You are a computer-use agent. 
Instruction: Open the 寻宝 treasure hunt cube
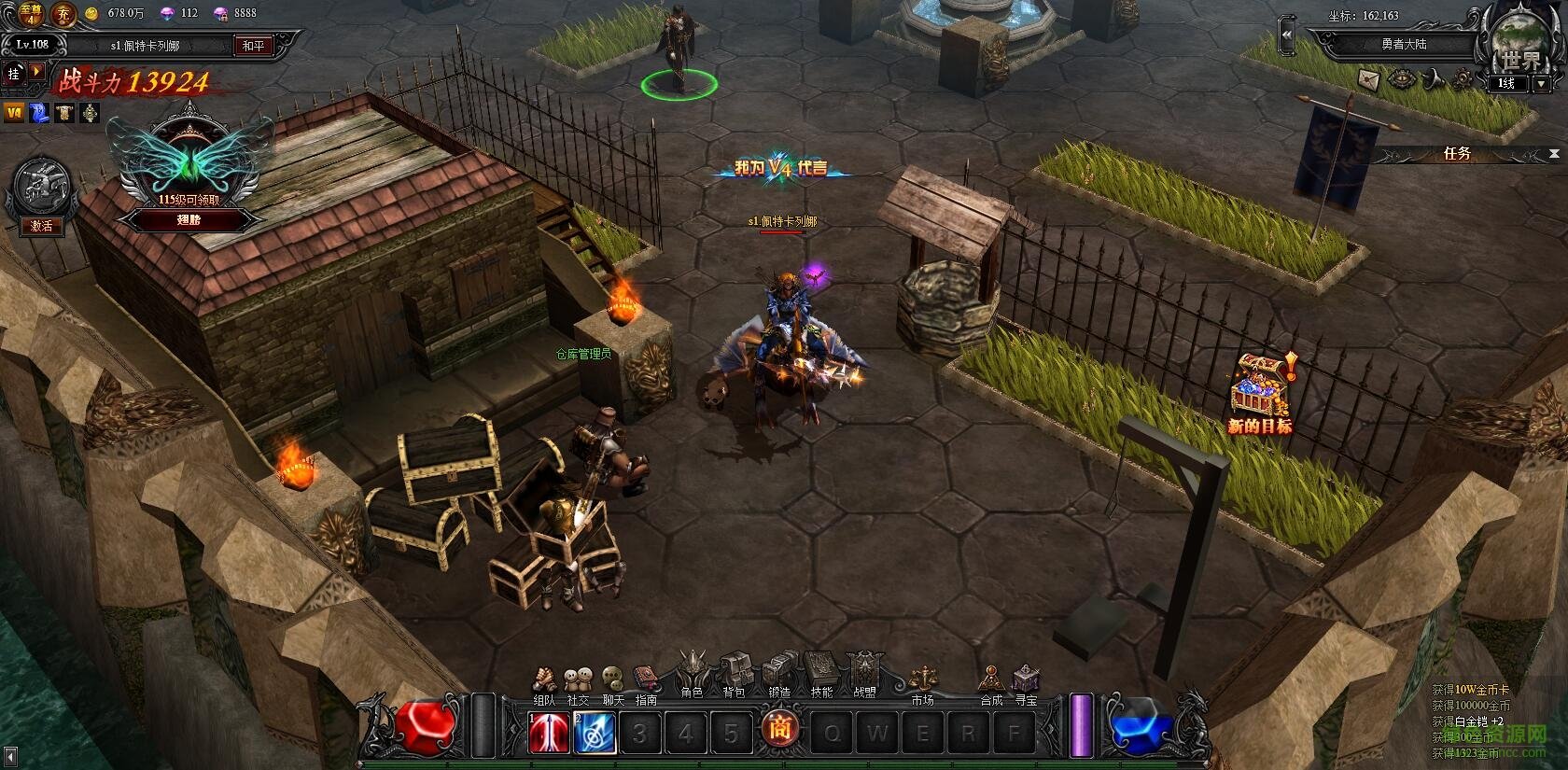[1026, 680]
